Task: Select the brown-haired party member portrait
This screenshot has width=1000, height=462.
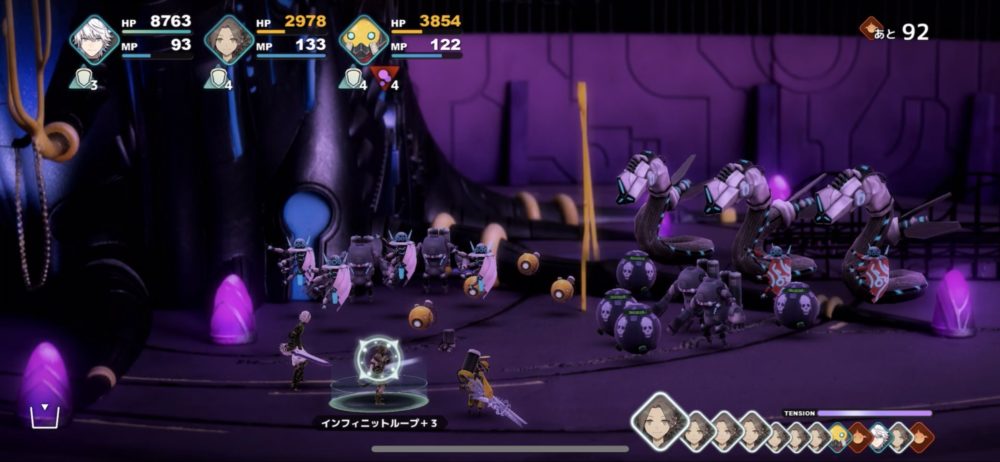Action: coord(228,40)
